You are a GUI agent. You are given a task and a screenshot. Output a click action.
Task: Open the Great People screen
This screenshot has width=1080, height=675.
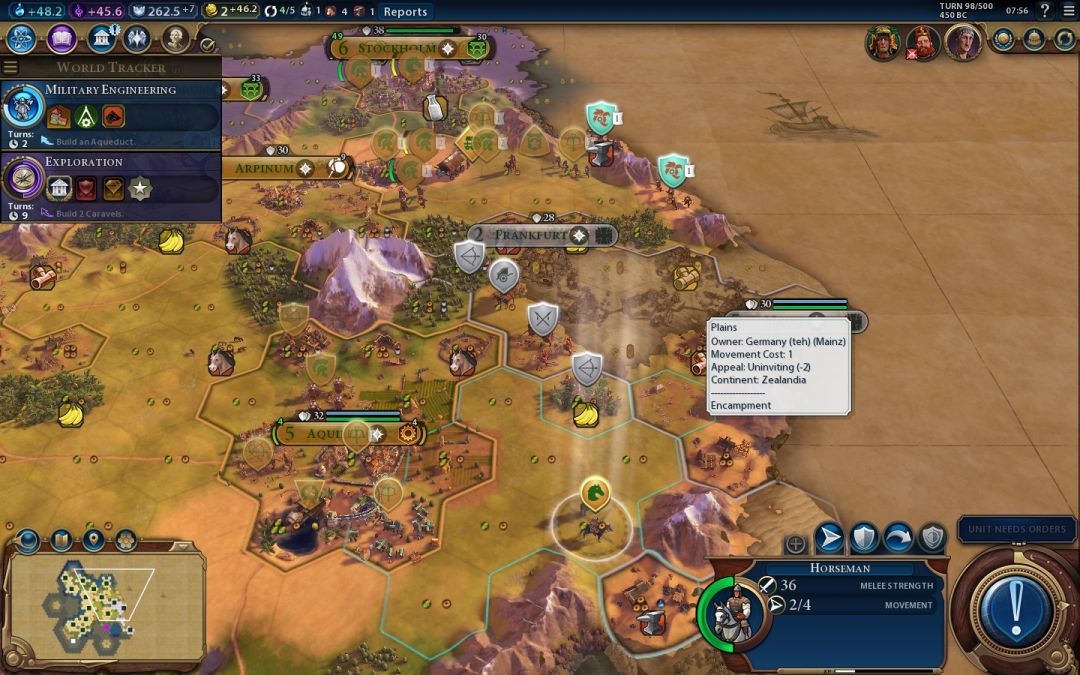[175, 39]
